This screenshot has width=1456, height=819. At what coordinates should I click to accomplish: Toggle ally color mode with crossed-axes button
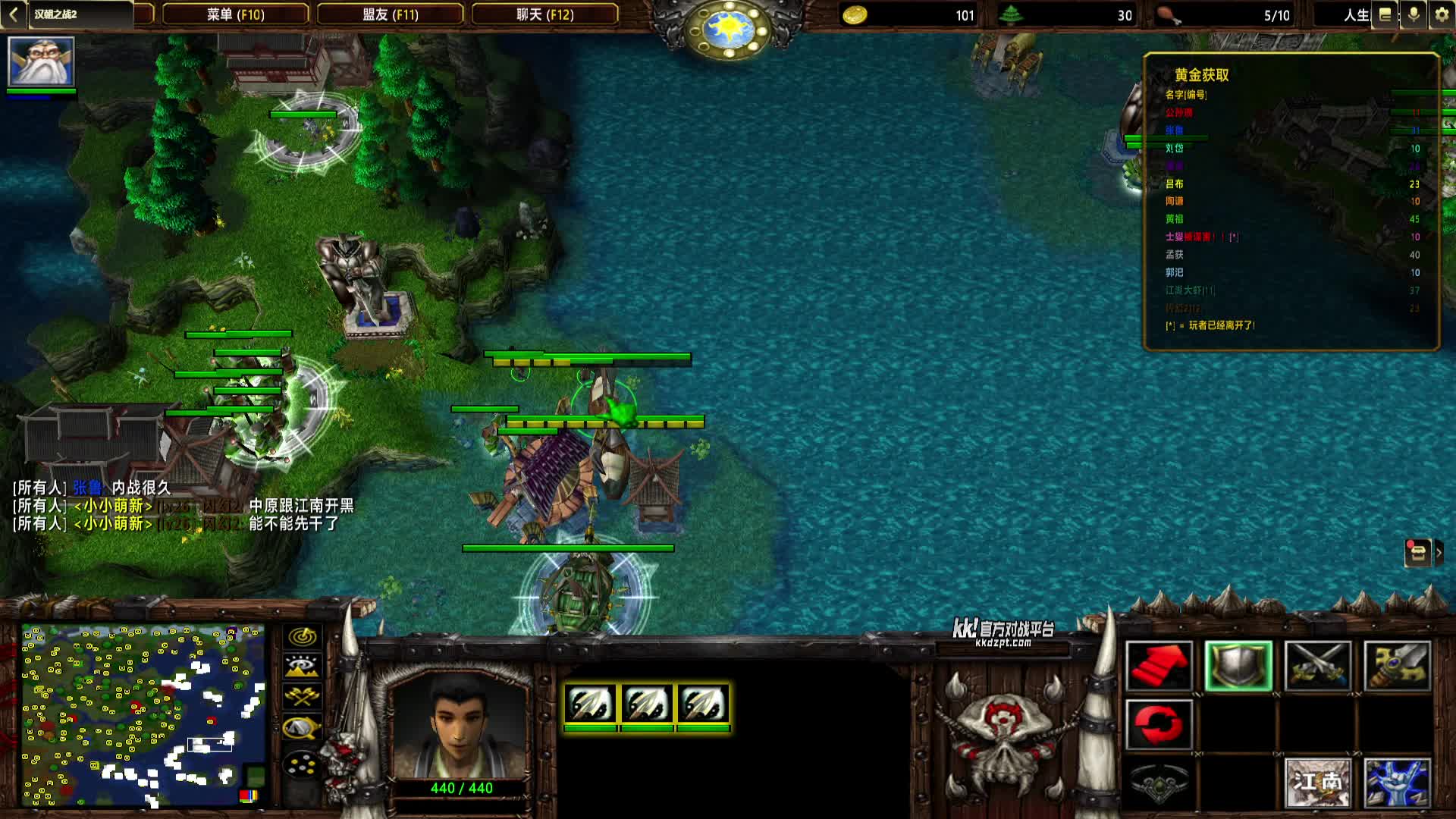tap(302, 696)
